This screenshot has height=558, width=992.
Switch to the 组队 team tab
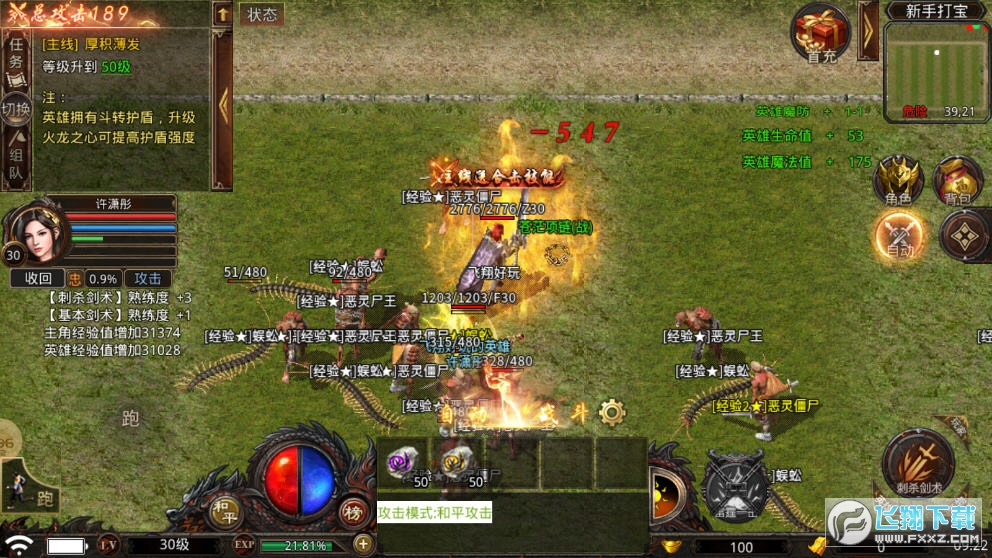[16, 164]
